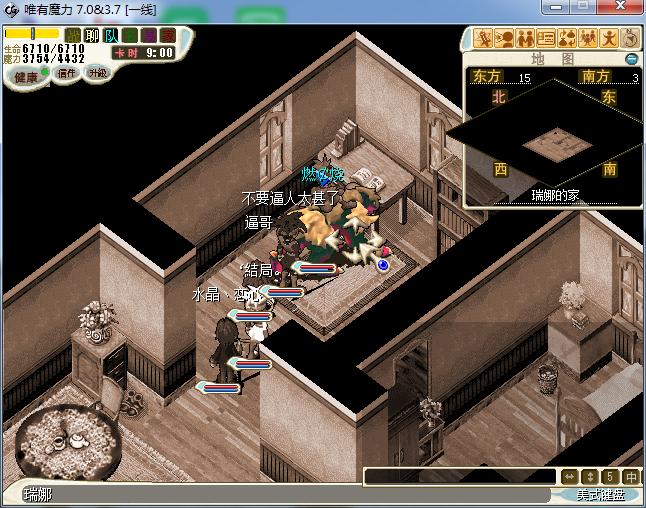Toggle the 队 team mode button
Viewport: 646px width, 508px height.
point(109,36)
